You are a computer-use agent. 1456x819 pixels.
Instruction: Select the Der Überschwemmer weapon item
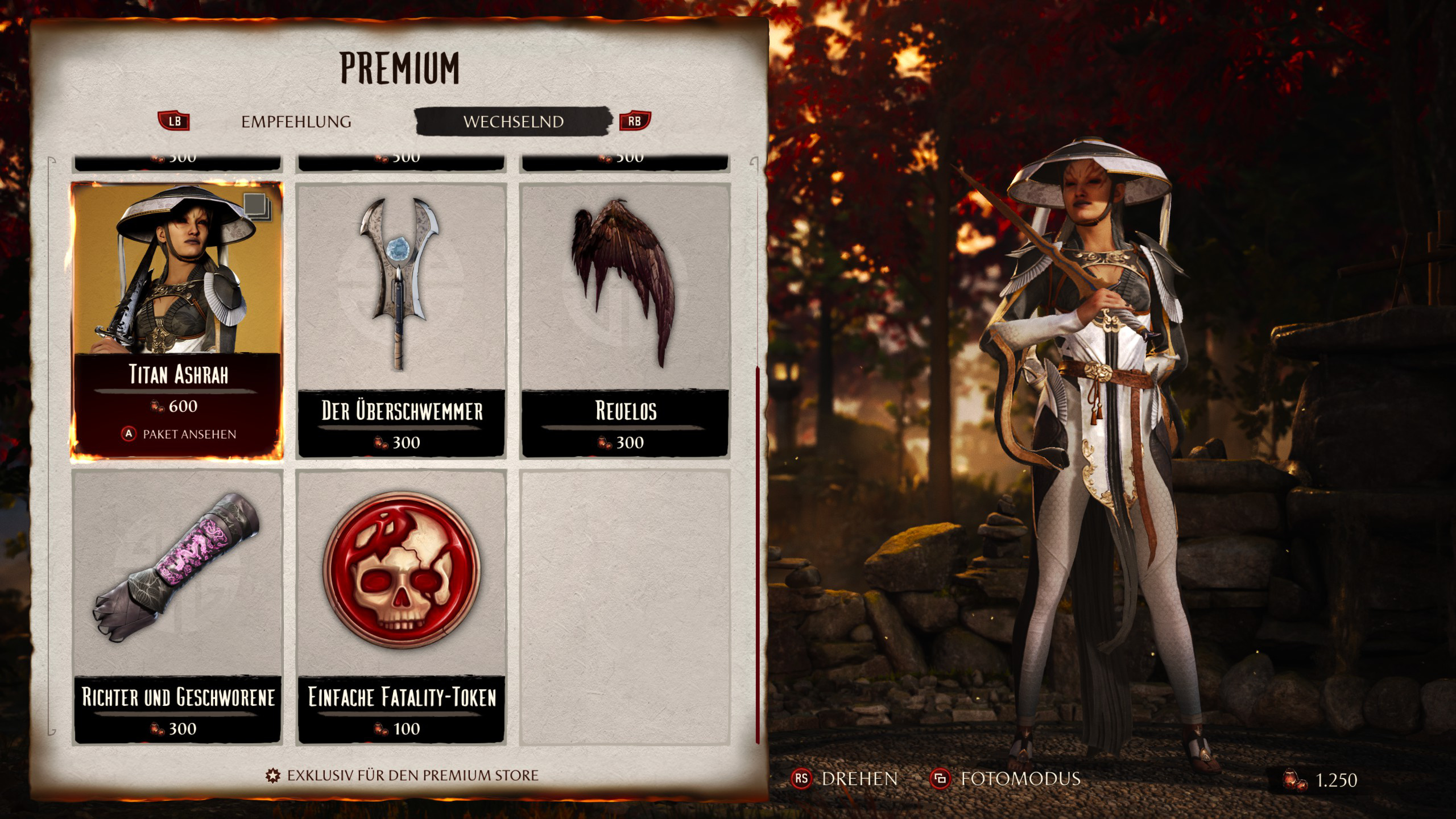tap(401, 320)
